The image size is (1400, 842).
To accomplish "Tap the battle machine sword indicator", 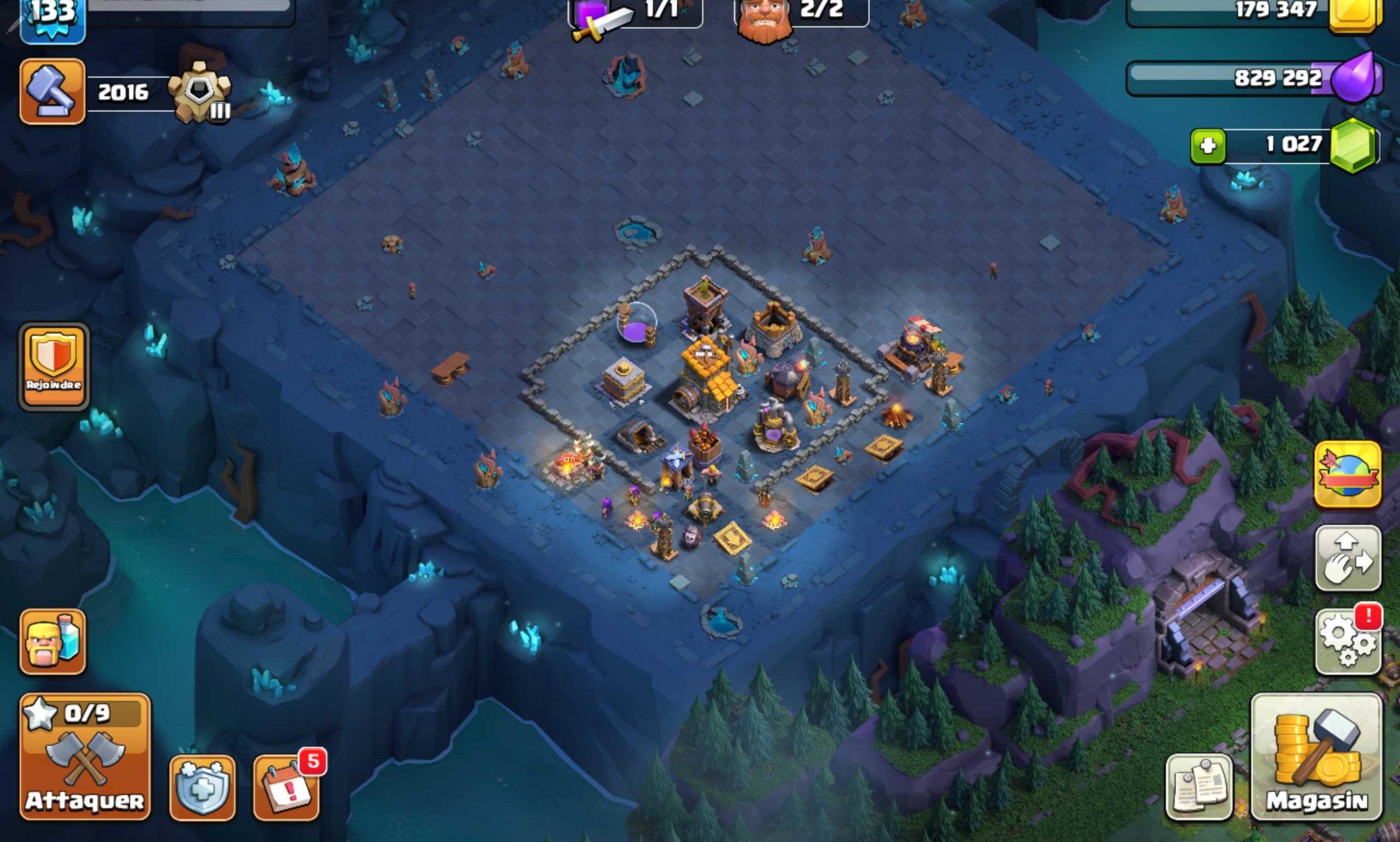I will 634,14.
